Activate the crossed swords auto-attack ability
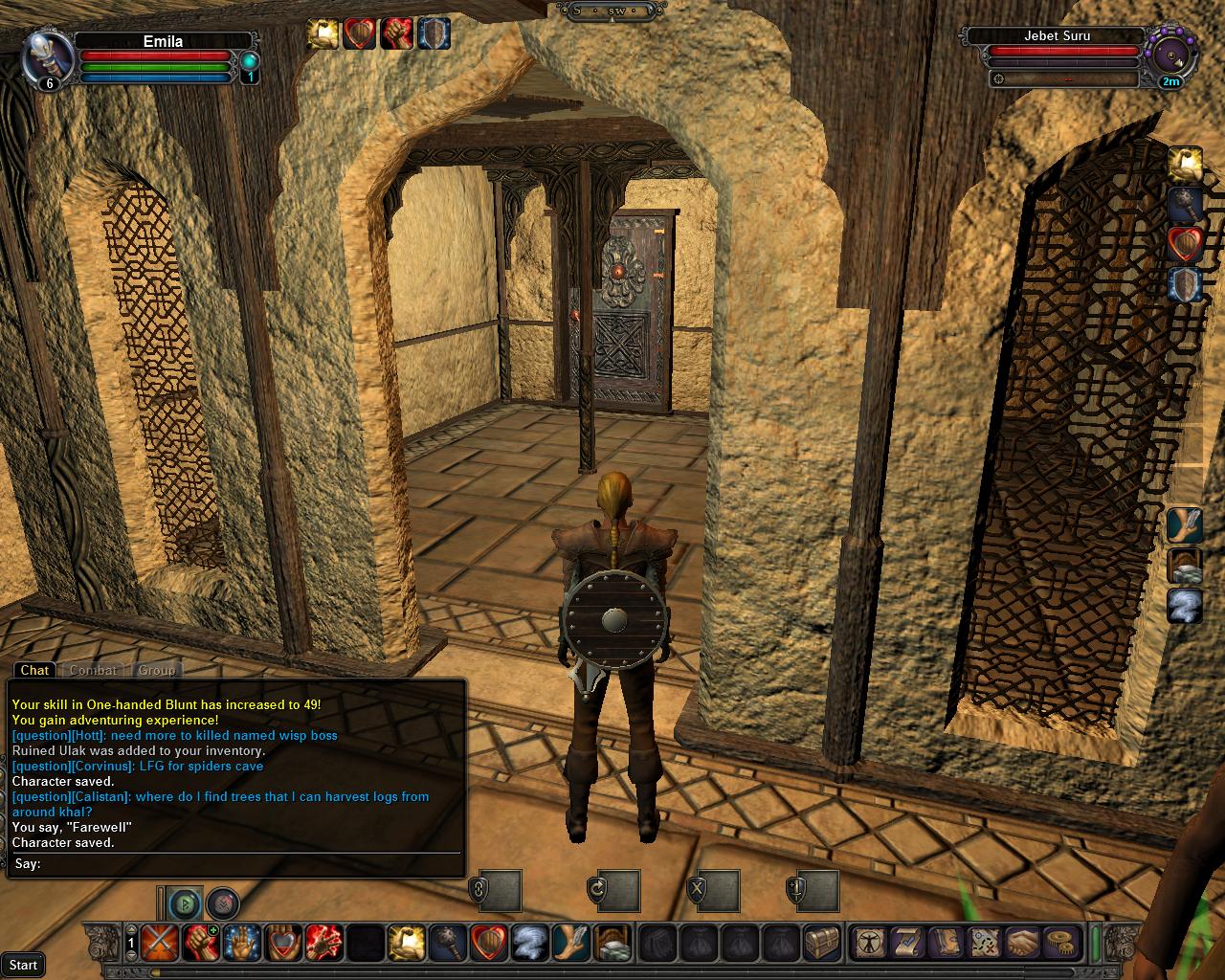Viewport: 1225px width, 980px height. point(157,944)
